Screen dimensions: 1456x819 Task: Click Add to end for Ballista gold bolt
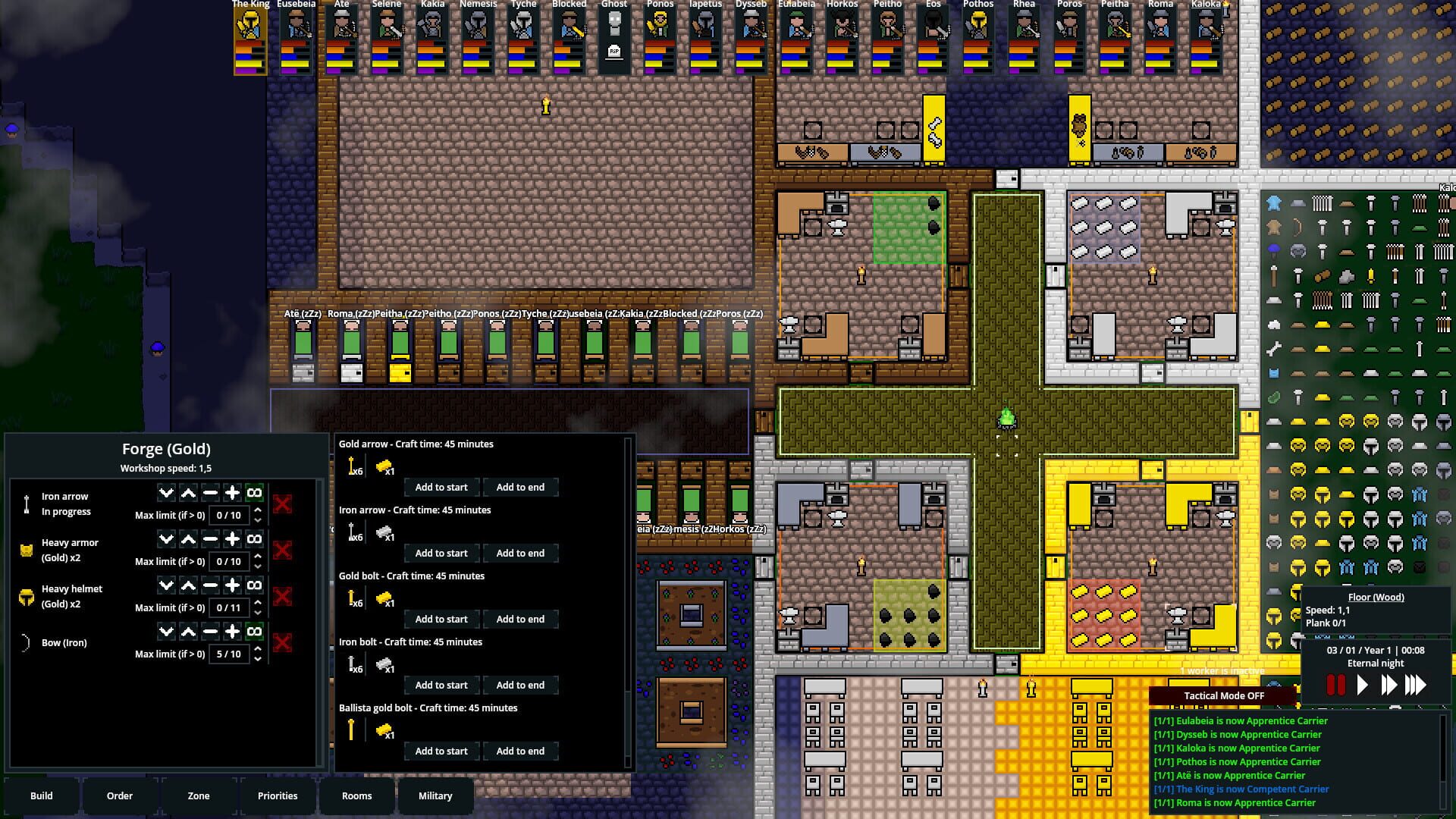click(x=520, y=751)
